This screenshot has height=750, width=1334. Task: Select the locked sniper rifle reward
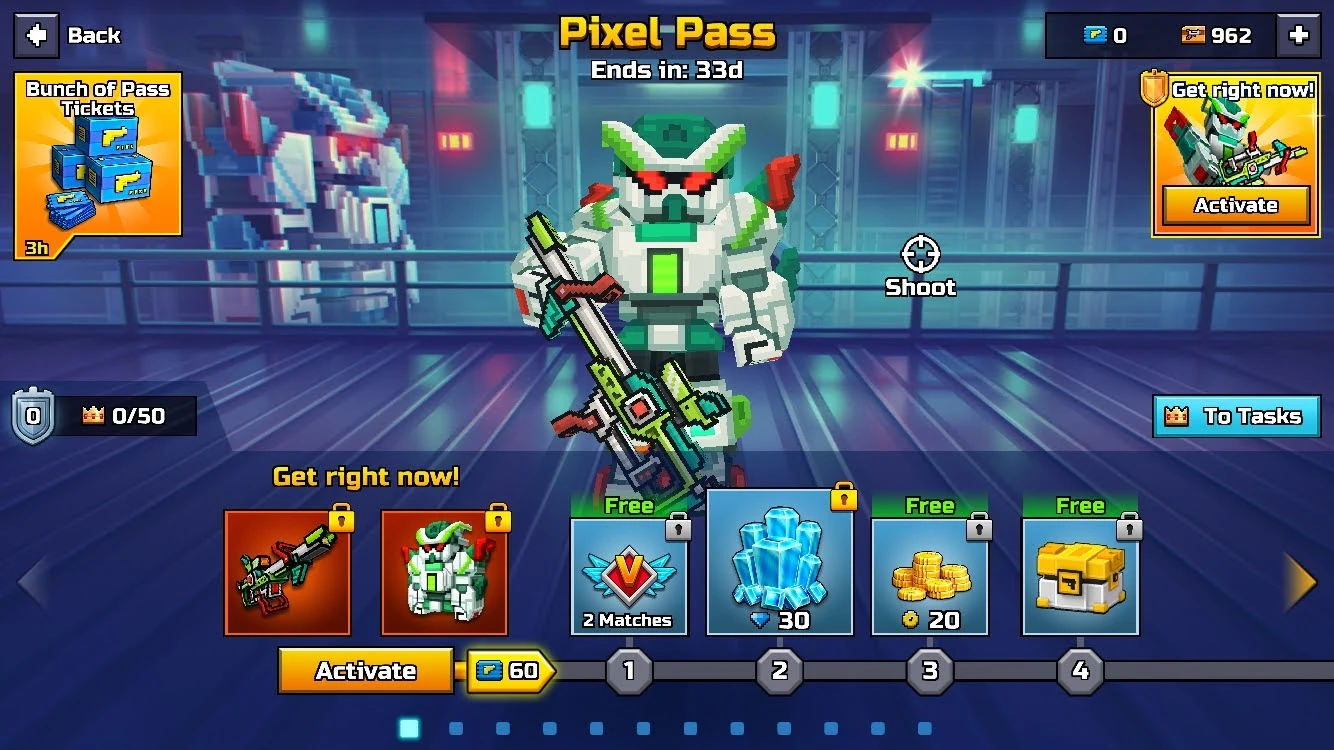287,570
